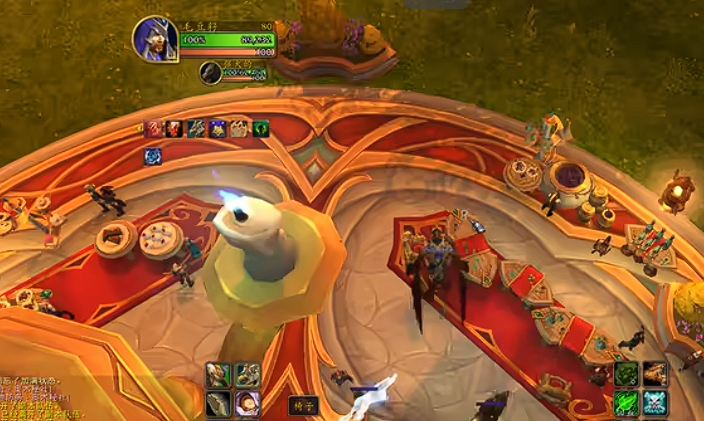Click the blue swirl buff icon
Viewport: 704px width, 421px height.
153,155
